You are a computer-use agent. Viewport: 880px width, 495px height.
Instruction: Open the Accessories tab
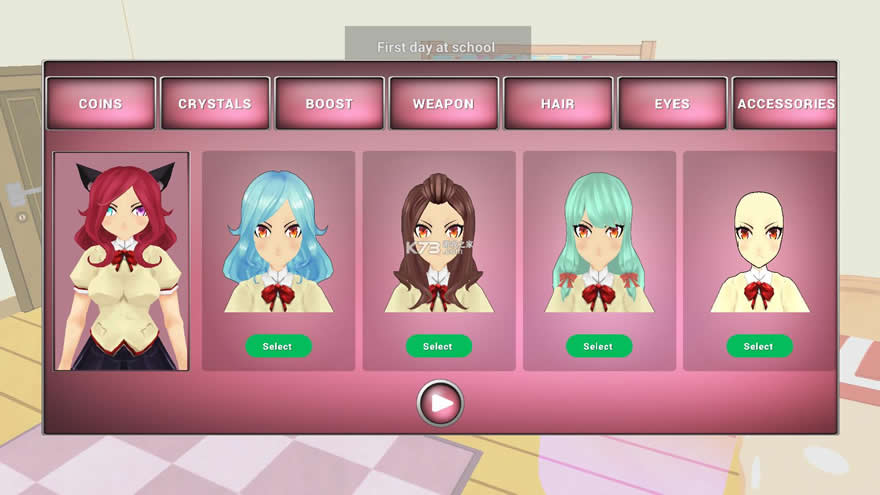(785, 104)
